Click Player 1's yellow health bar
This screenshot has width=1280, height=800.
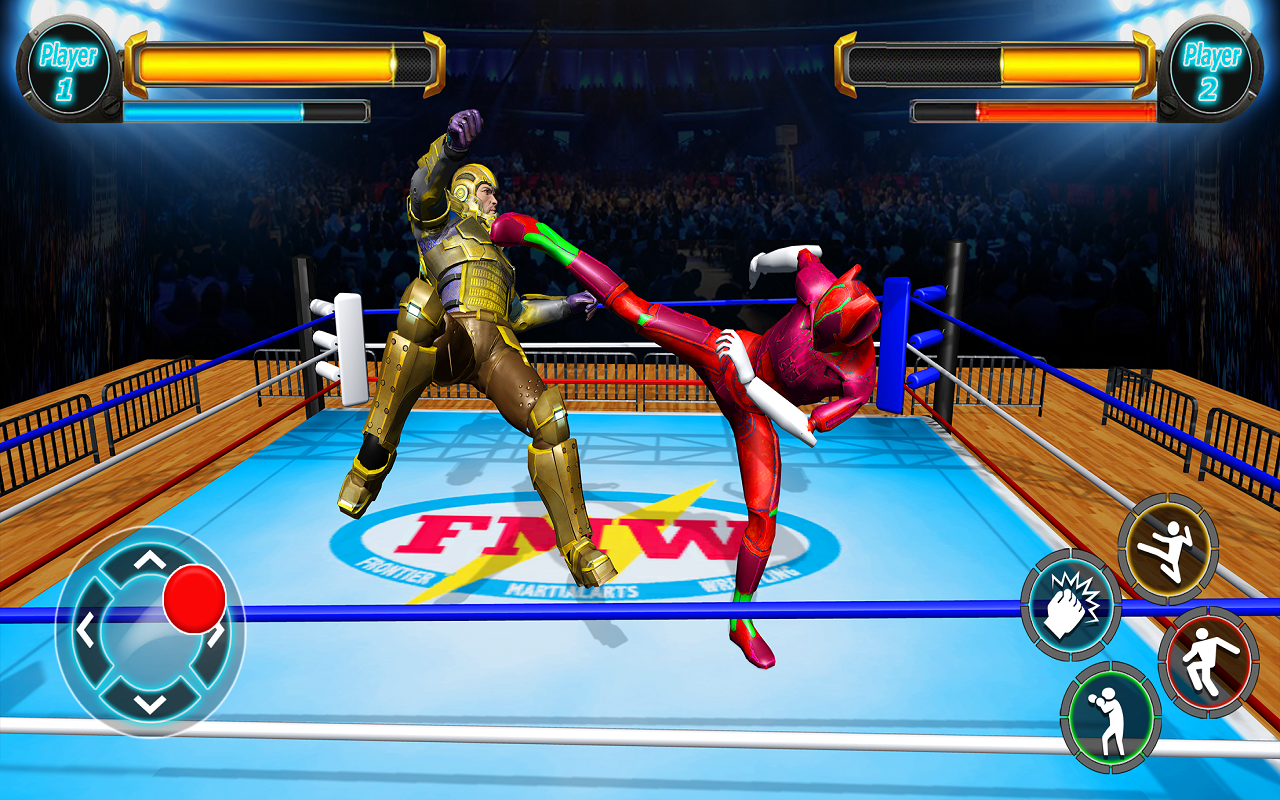[x=270, y=62]
